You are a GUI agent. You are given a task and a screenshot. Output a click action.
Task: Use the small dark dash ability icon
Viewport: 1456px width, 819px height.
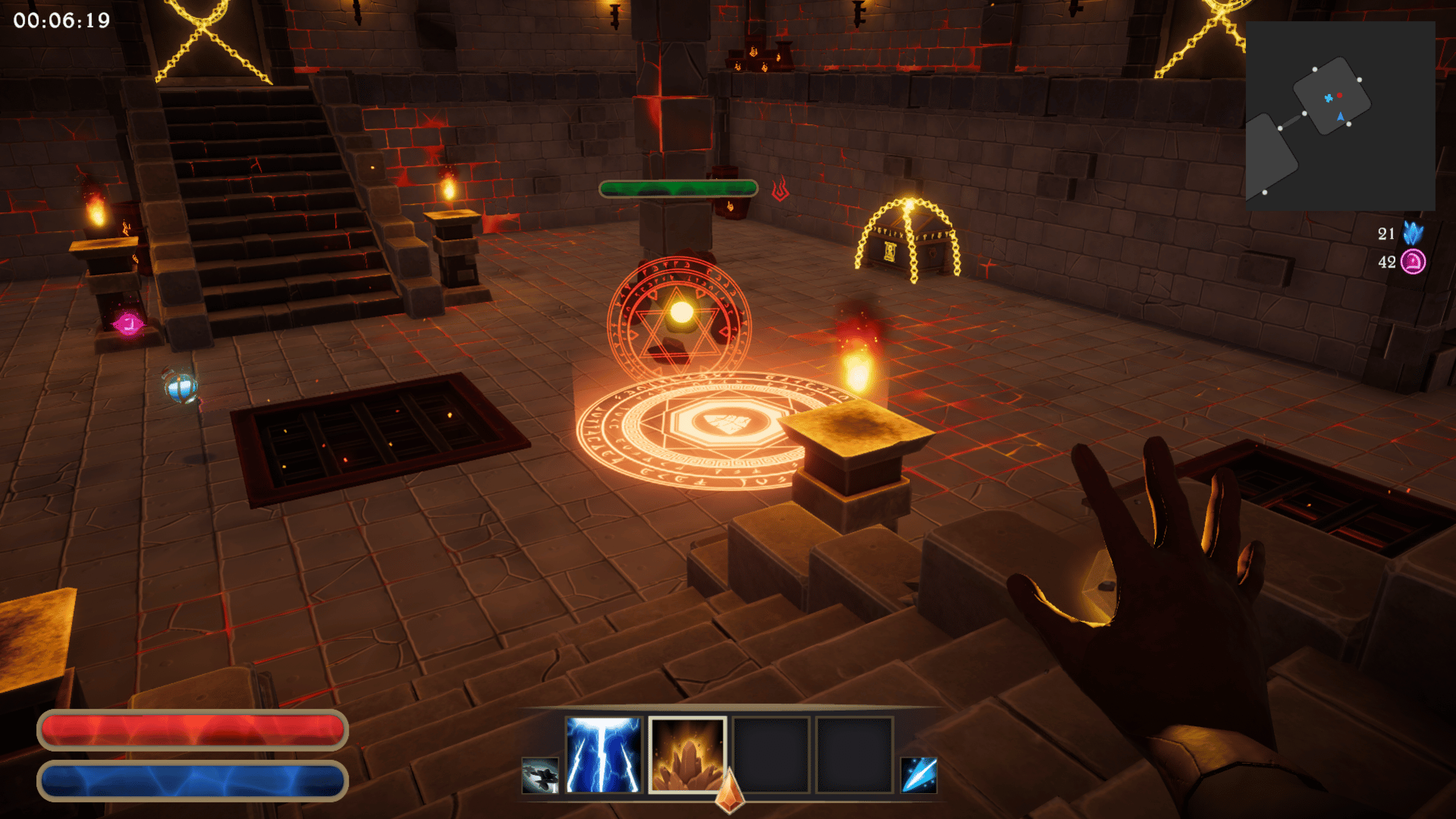[540, 775]
